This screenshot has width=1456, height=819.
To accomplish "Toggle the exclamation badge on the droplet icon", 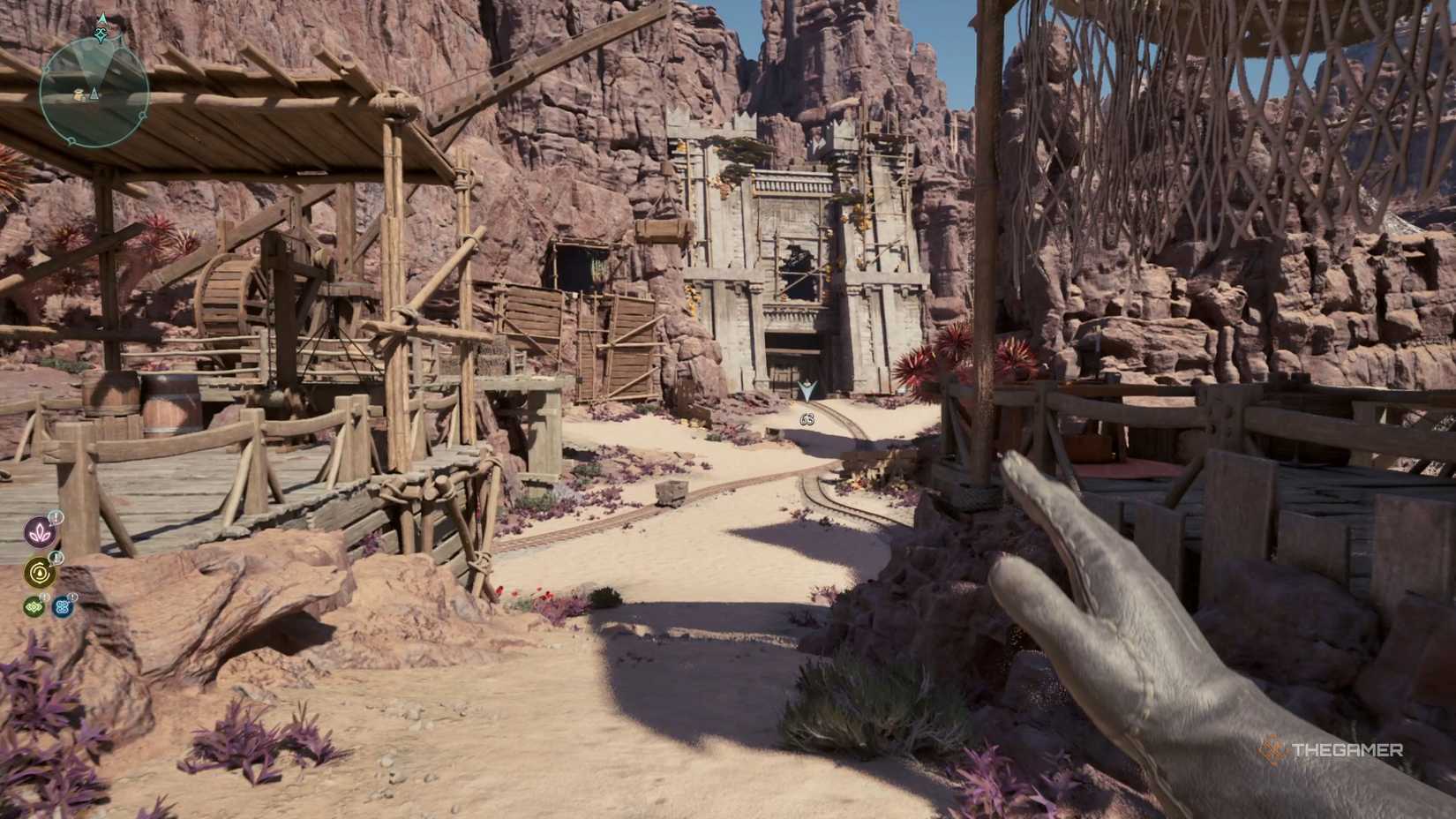I will point(56,558).
